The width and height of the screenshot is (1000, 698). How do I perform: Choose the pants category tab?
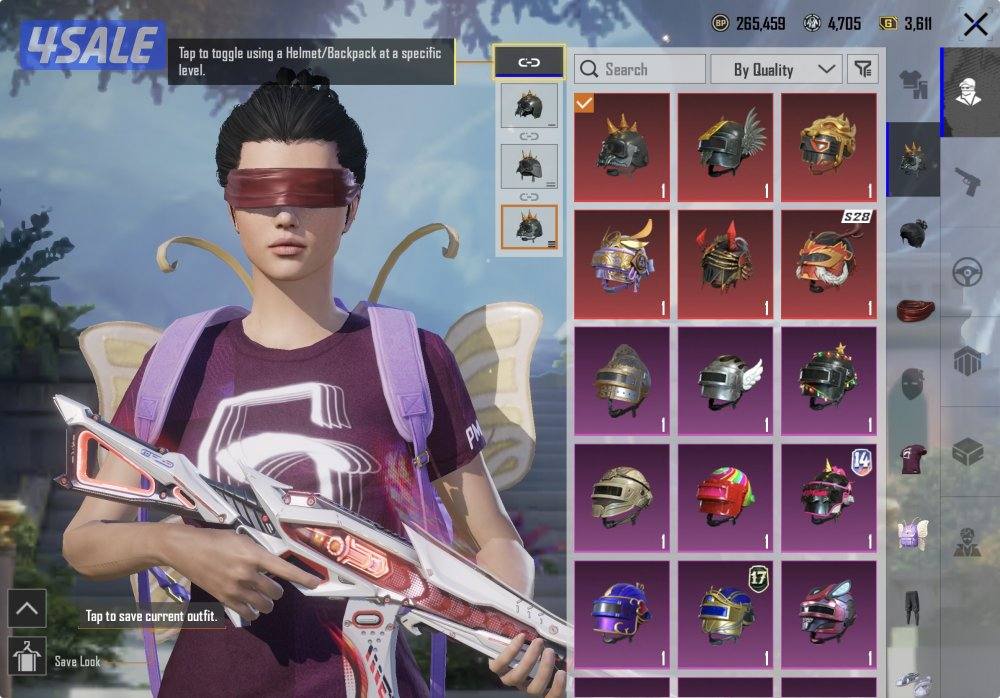pos(912,606)
